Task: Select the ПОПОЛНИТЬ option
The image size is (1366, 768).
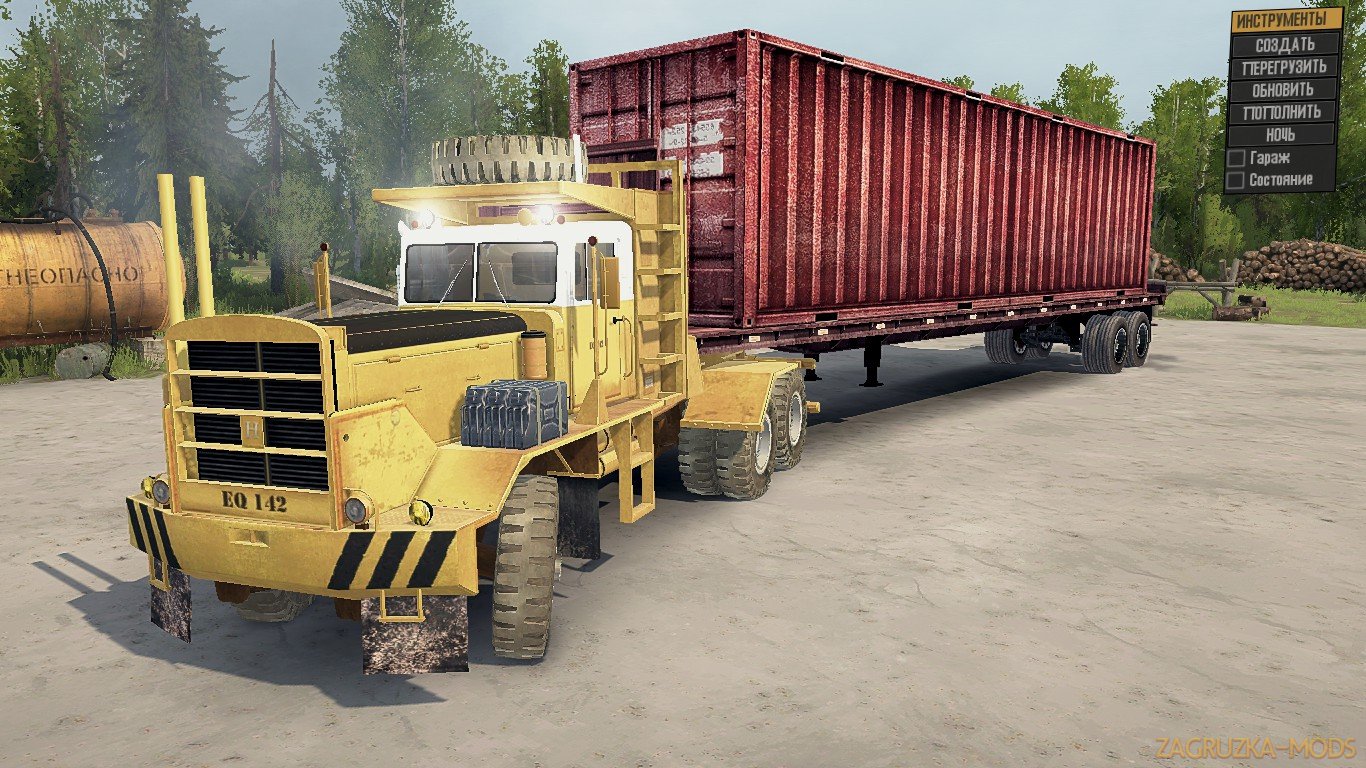Action: [1285, 110]
